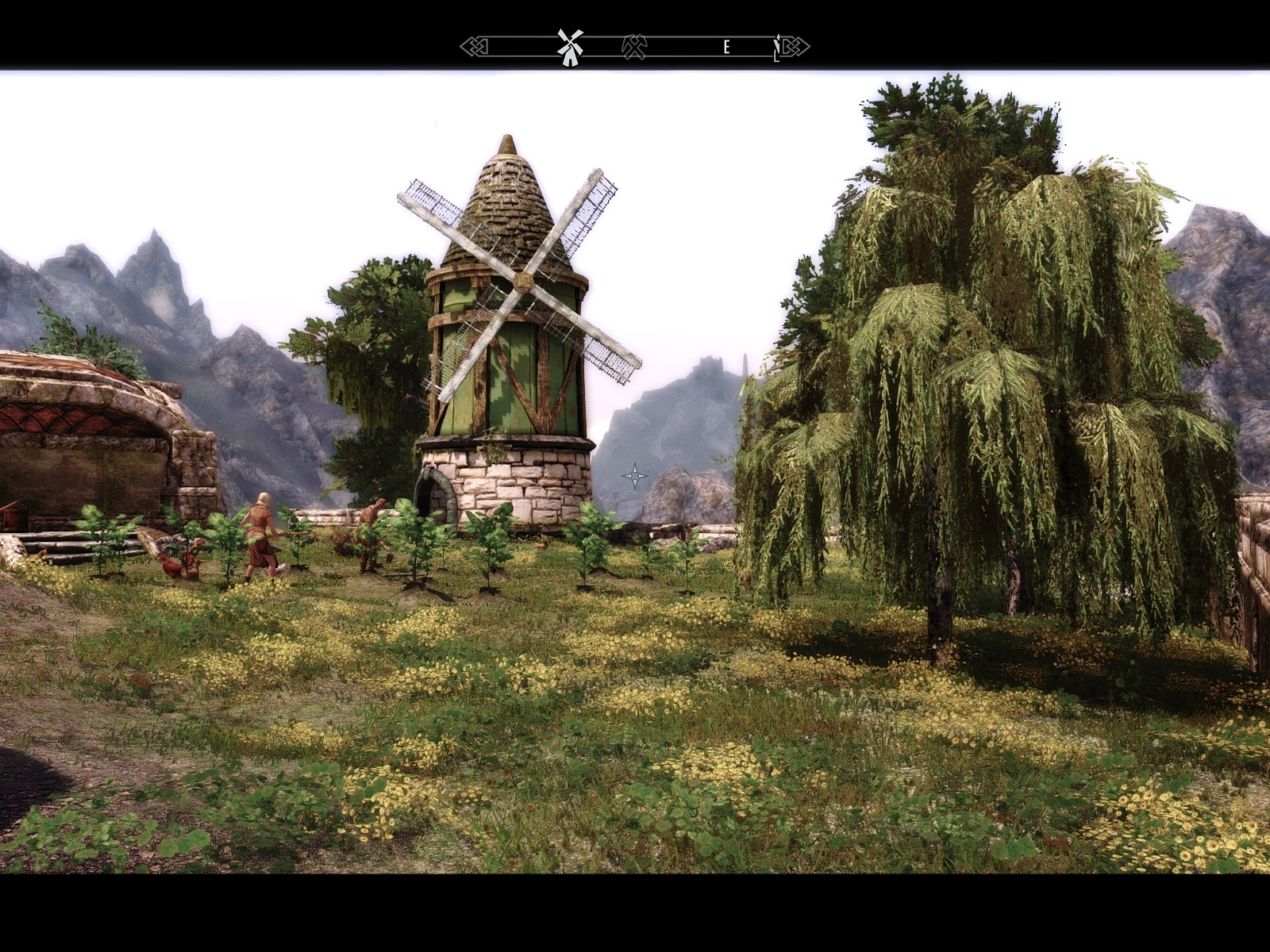This screenshot has height=952, width=1270.
Task: Click the East 'E' compass heading
Action: tap(726, 48)
